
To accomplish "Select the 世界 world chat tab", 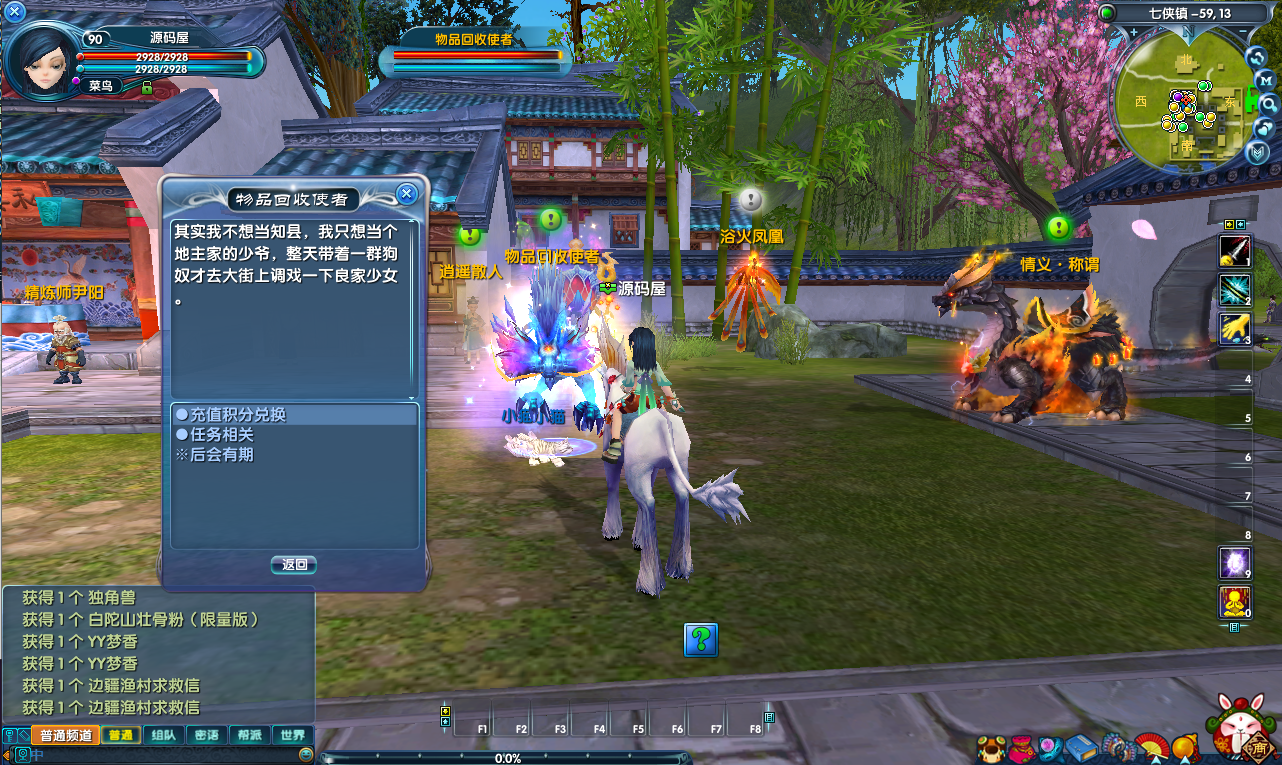I will point(292,735).
